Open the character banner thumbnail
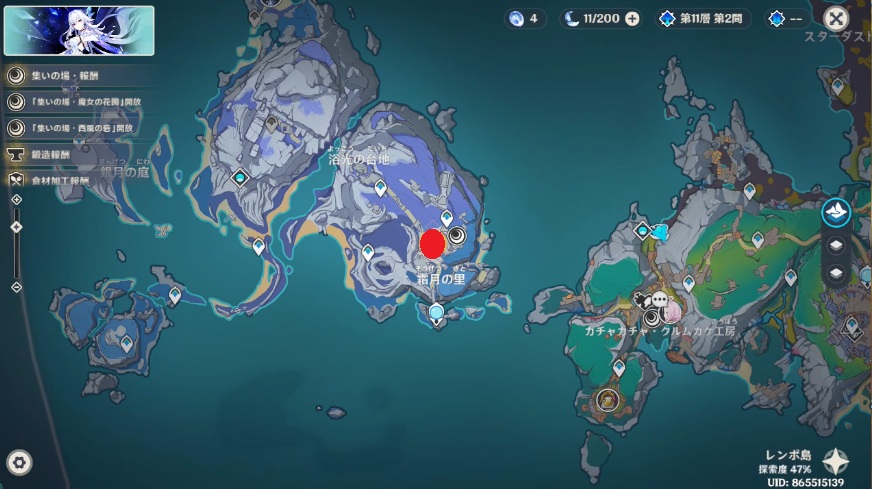Image resolution: width=872 pixels, height=489 pixels. 79,30
